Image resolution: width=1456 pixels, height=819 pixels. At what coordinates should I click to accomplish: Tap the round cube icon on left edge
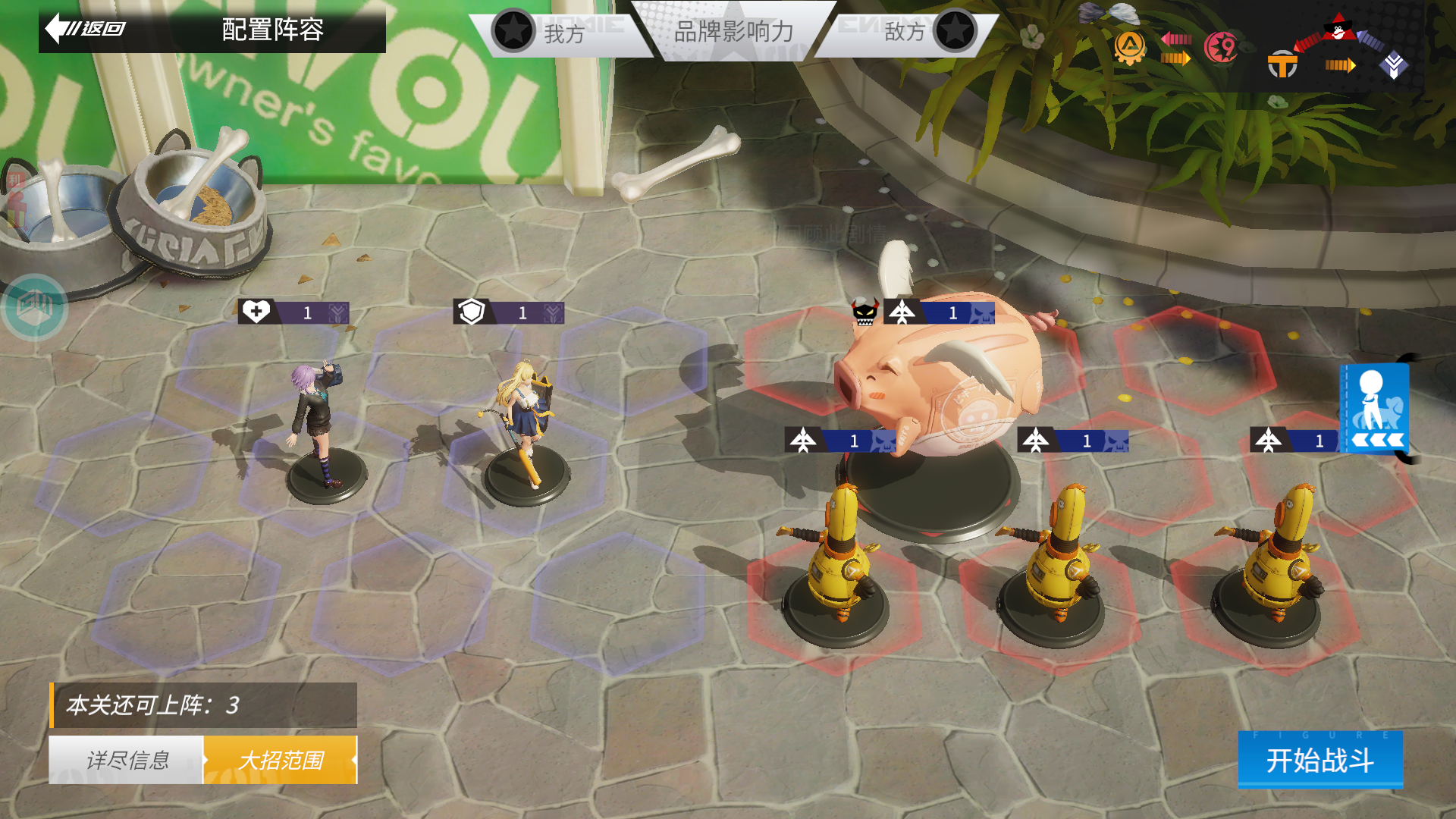(x=34, y=306)
